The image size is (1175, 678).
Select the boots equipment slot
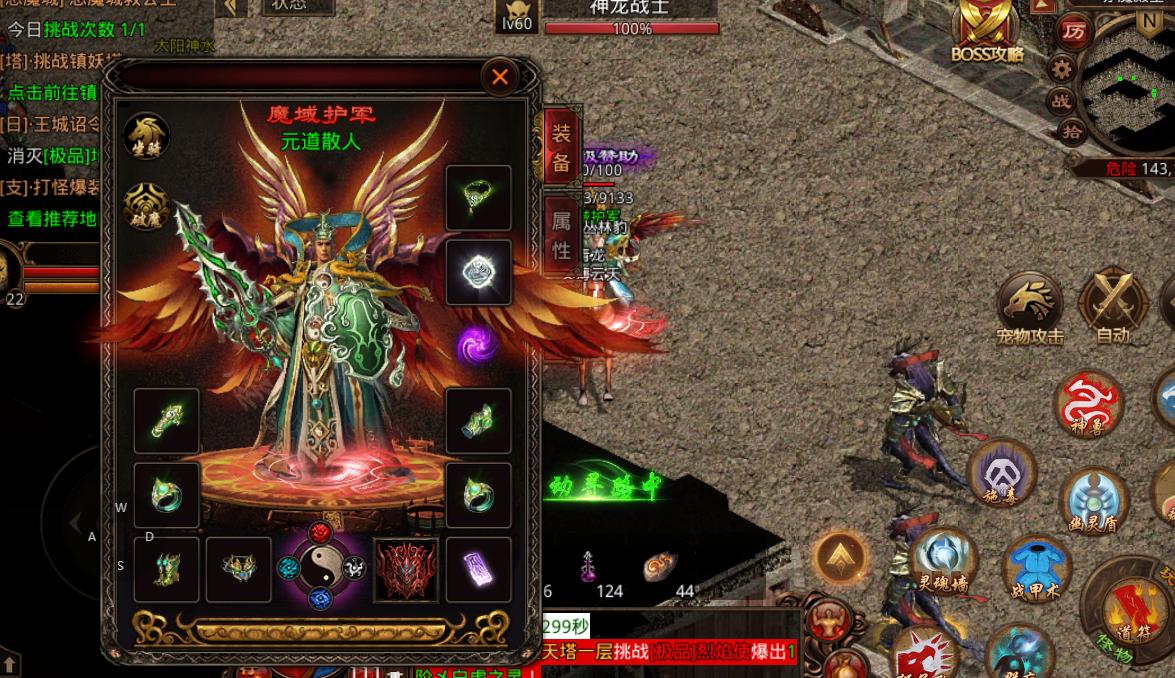(x=166, y=569)
